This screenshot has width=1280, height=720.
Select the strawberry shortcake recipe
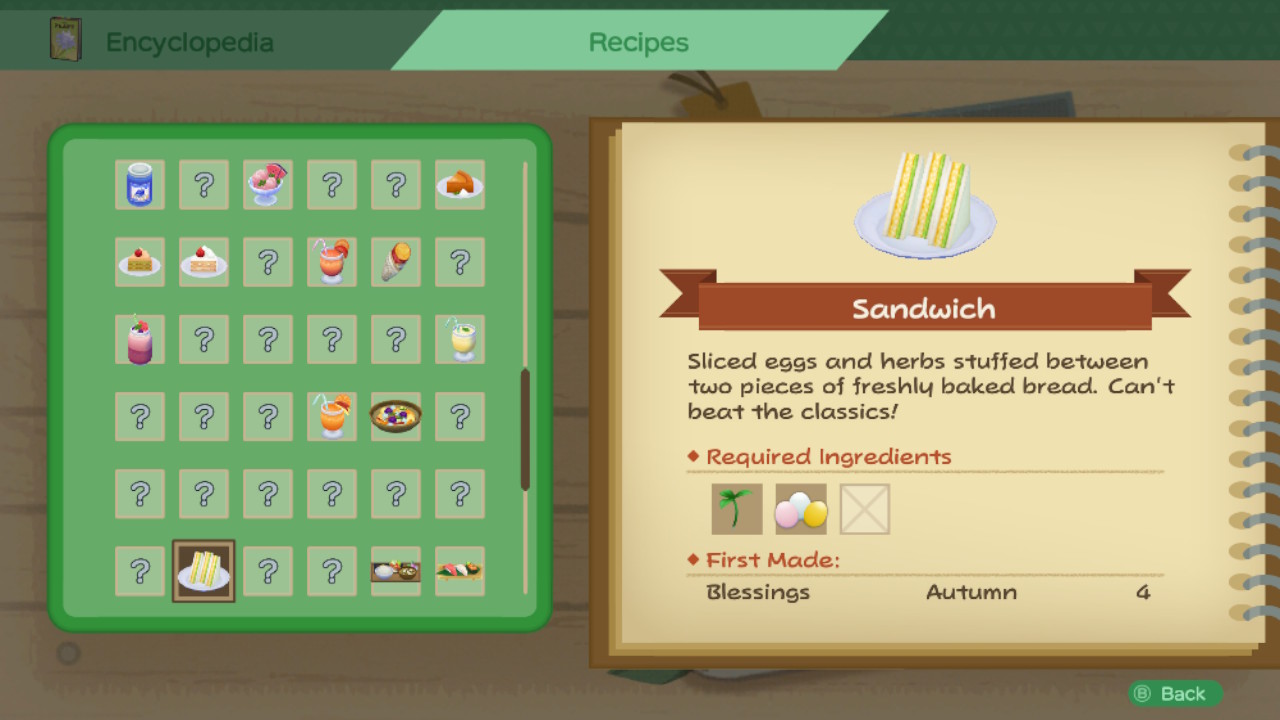[x=204, y=261]
